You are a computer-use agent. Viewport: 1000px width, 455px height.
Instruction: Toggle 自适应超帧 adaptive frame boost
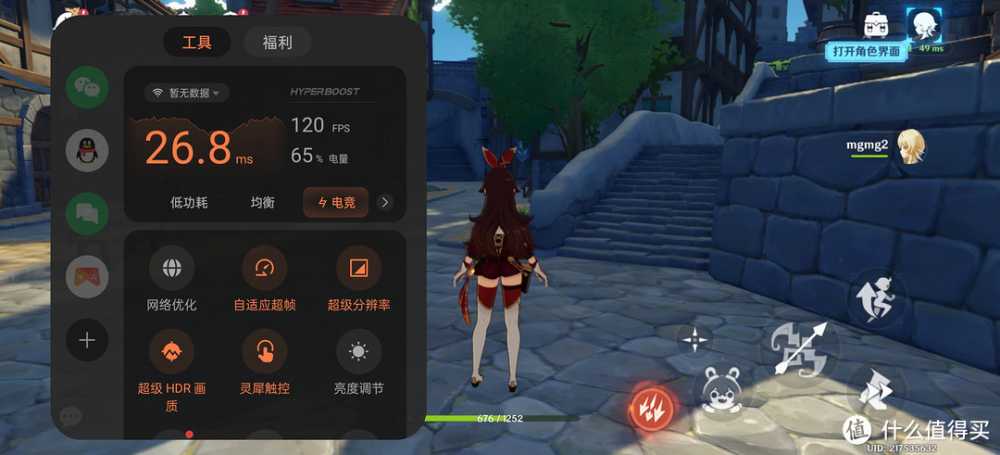tap(264, 268)
